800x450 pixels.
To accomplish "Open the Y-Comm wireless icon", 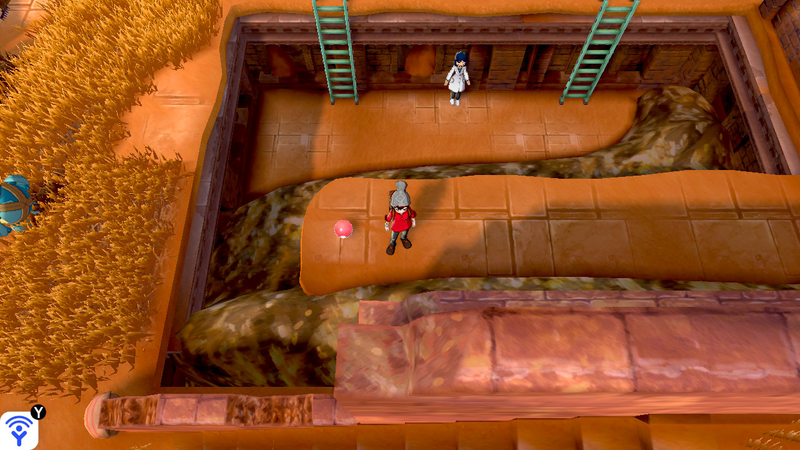I will tap(19, 430).
